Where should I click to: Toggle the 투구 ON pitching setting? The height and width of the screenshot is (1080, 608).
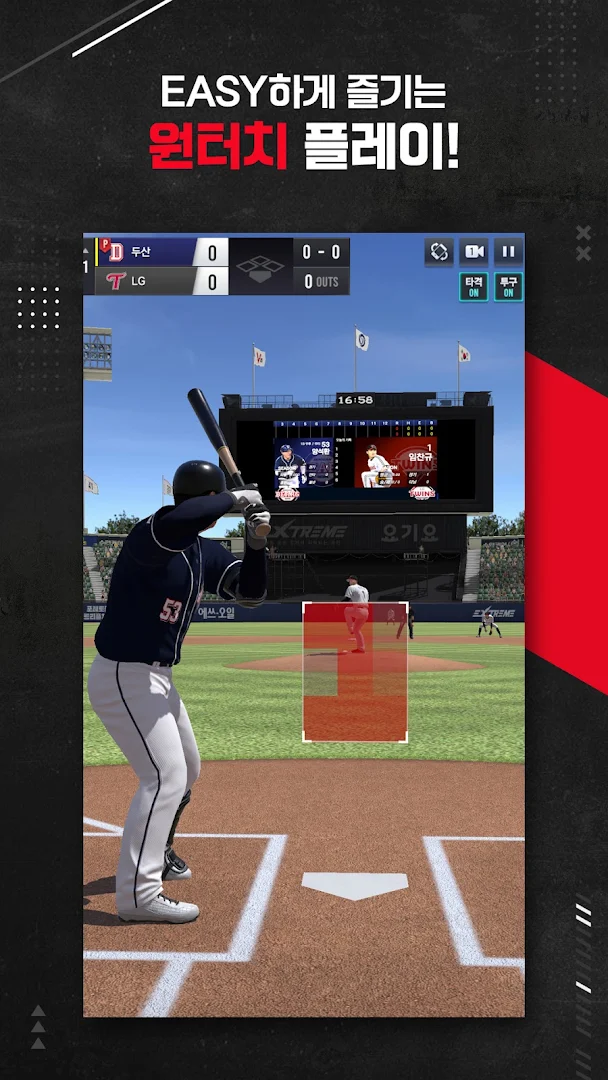point(508,287)
